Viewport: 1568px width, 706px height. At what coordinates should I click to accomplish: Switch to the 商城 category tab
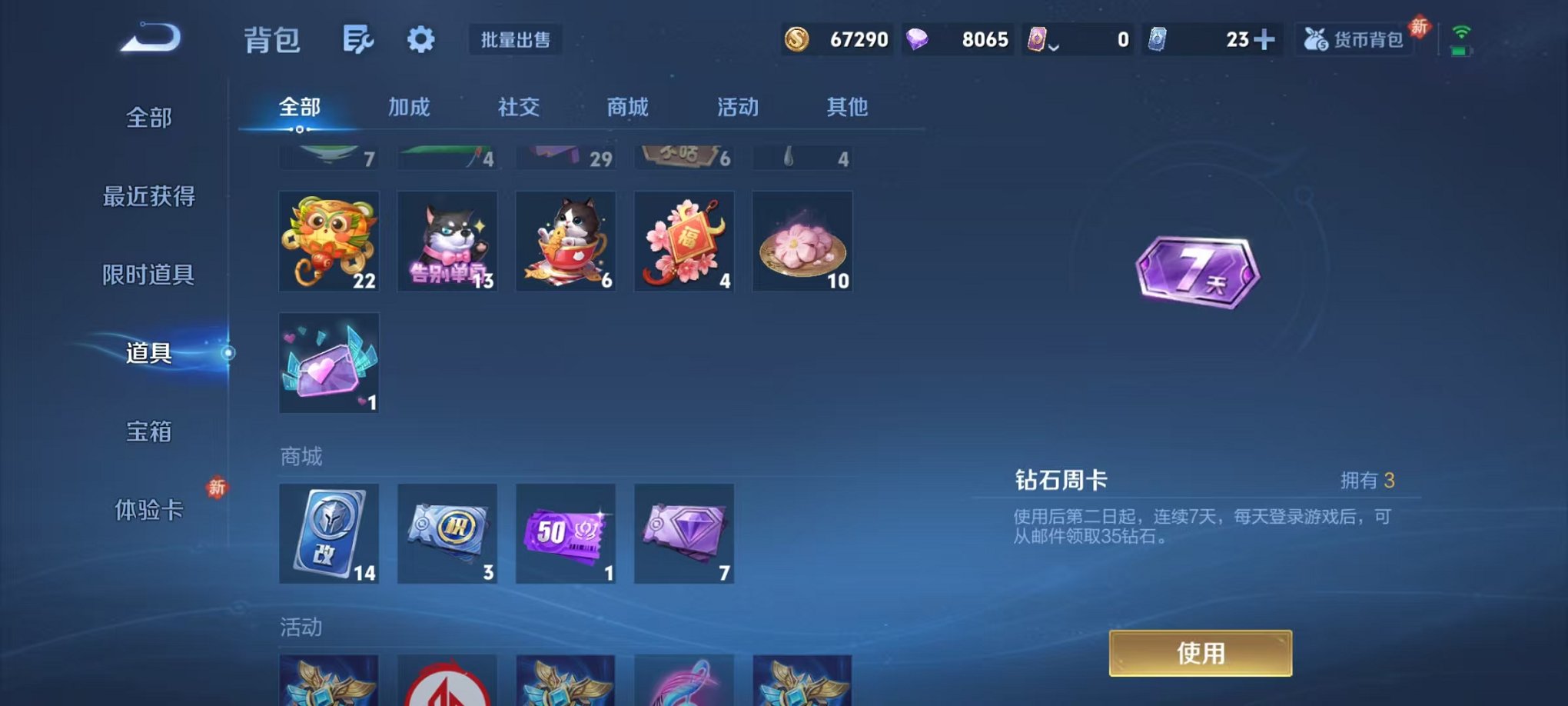tap(627, 108)
